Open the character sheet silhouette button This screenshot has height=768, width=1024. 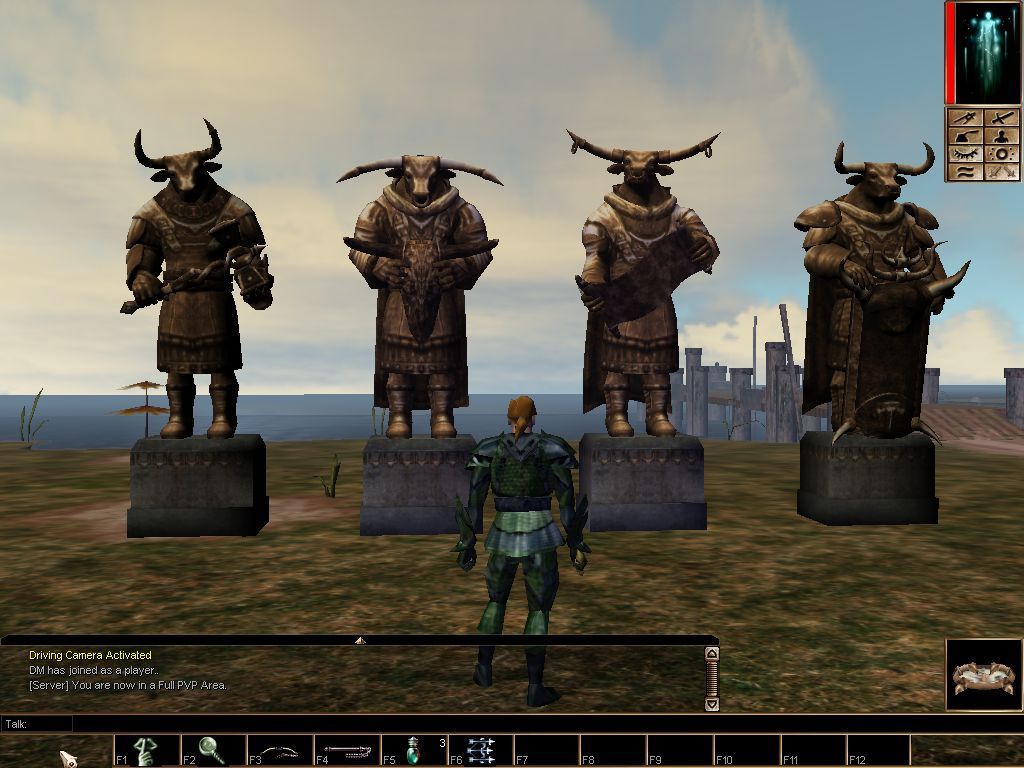pos(1001,137)
